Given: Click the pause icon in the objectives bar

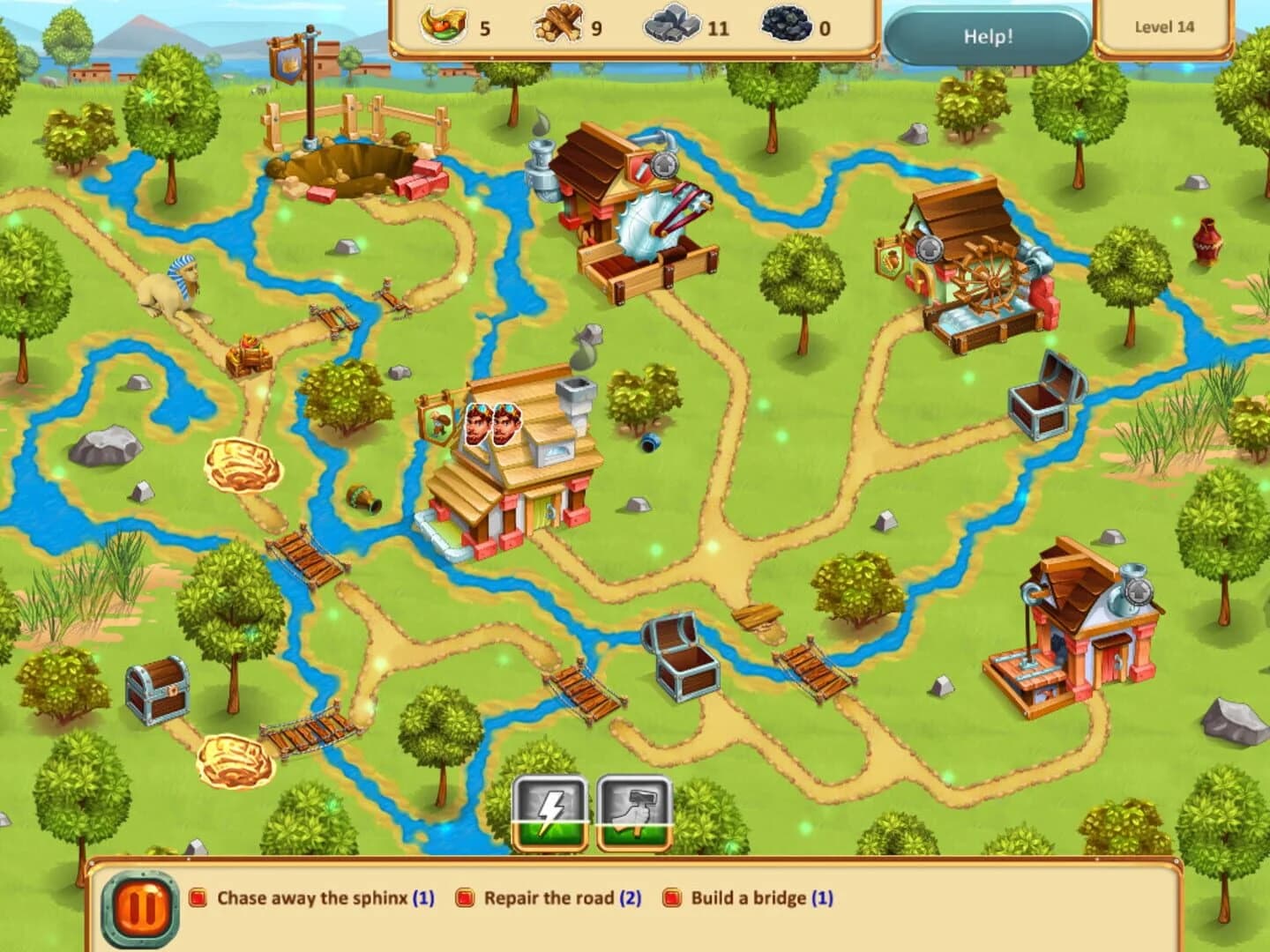Looking at the screenshot, I should (140, 900).
